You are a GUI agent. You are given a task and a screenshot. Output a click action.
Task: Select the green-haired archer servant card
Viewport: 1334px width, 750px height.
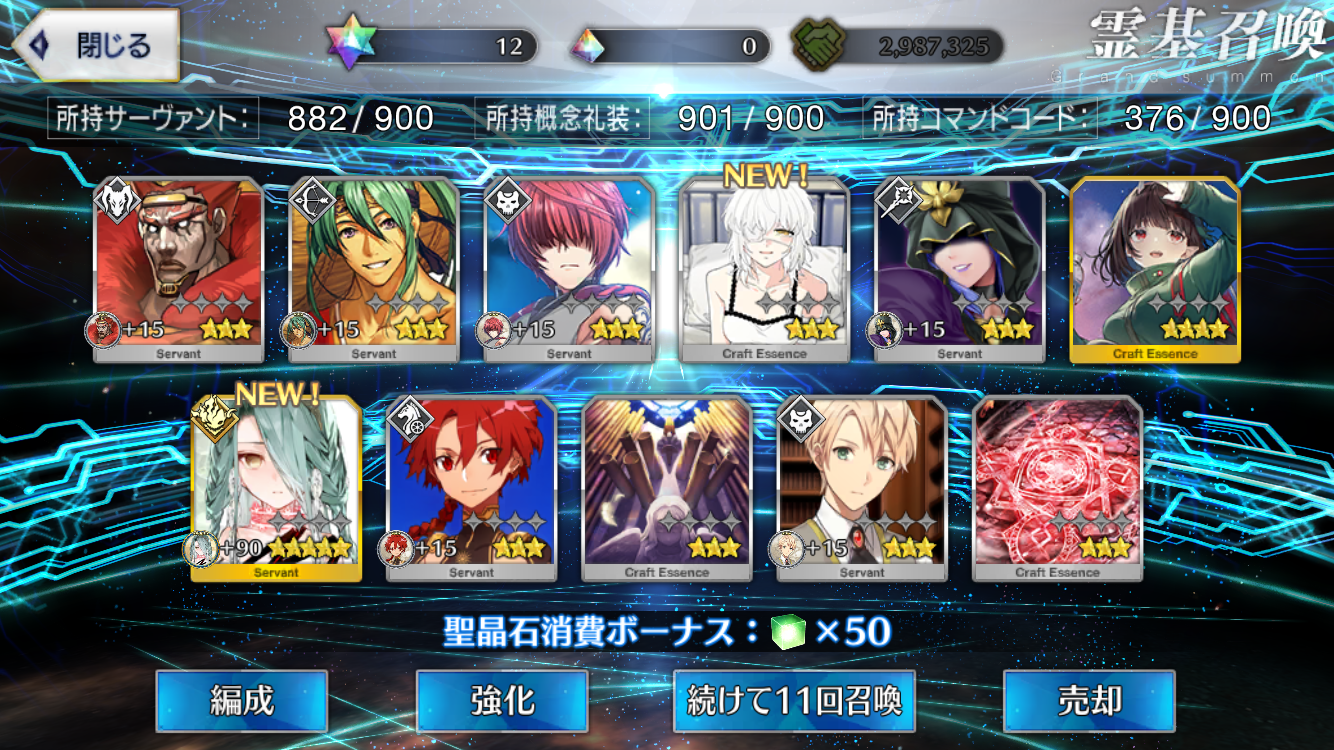coord(374,268)
